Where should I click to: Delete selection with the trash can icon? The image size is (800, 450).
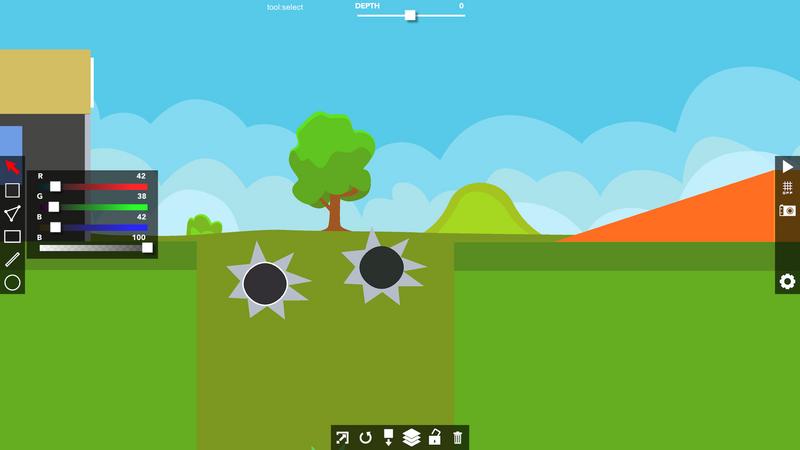click(458, 437)
